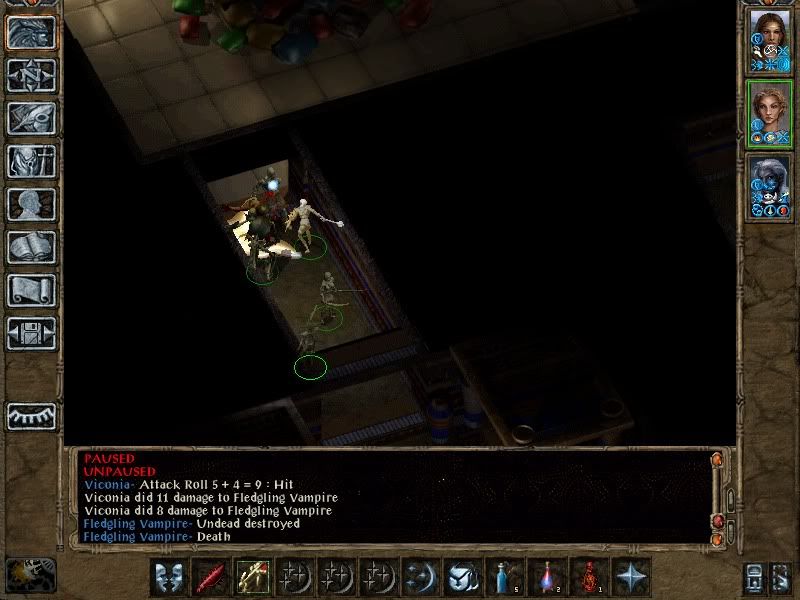This screenshot has height=600, width=800.
Task: Open the mage spellbook button
Action: coord(31,247)
